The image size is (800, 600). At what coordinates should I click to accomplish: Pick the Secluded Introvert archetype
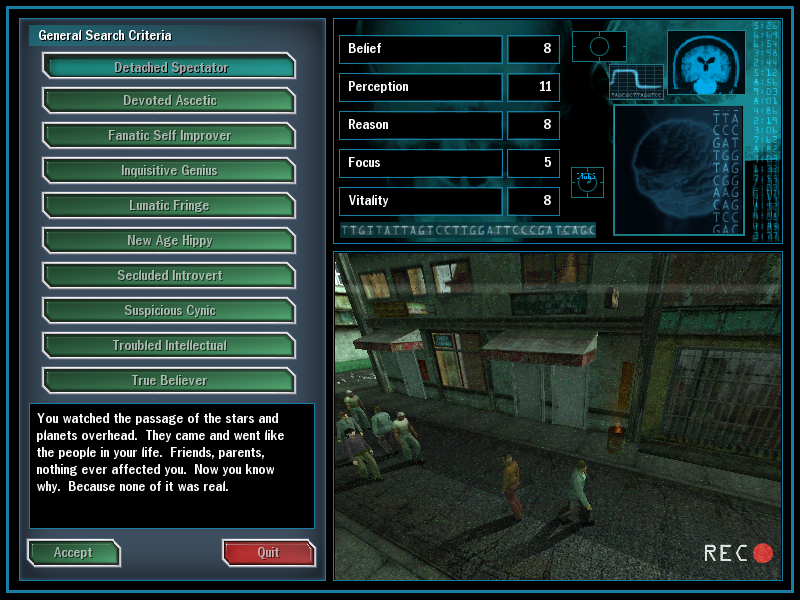[170, 276]
